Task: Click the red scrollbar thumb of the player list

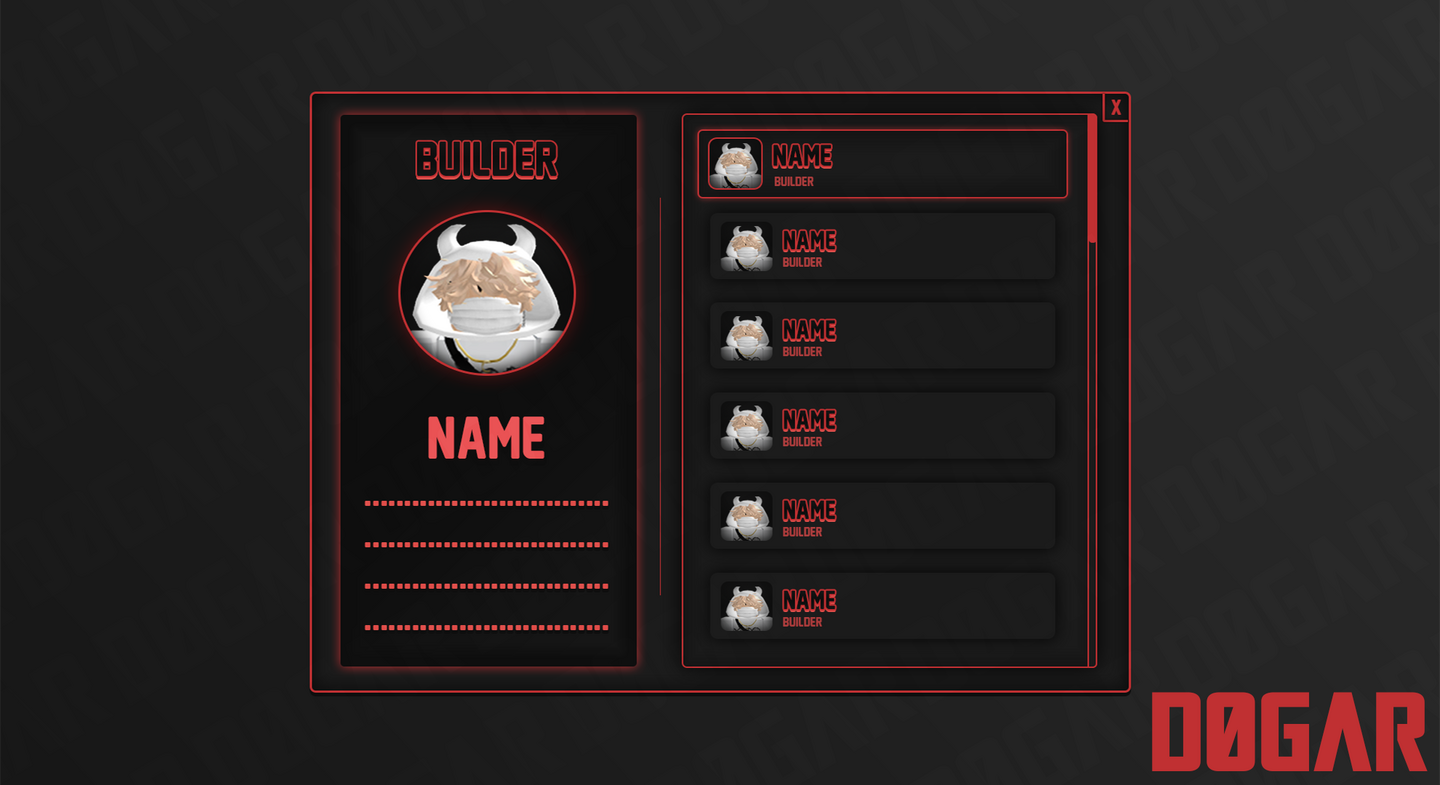Action: (x=1092, y=179)
